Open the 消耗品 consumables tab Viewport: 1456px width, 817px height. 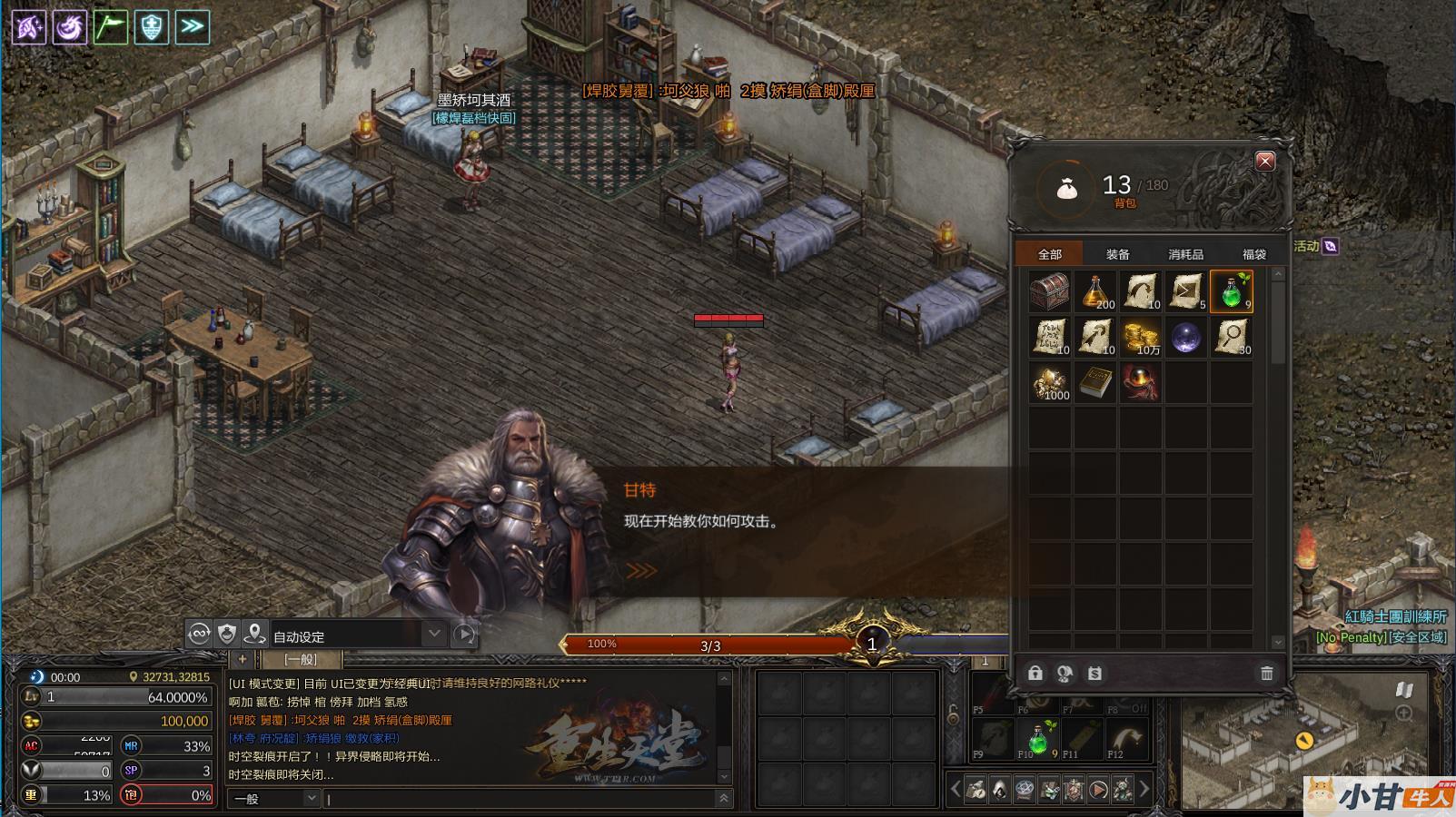(x=1185, y=255)
